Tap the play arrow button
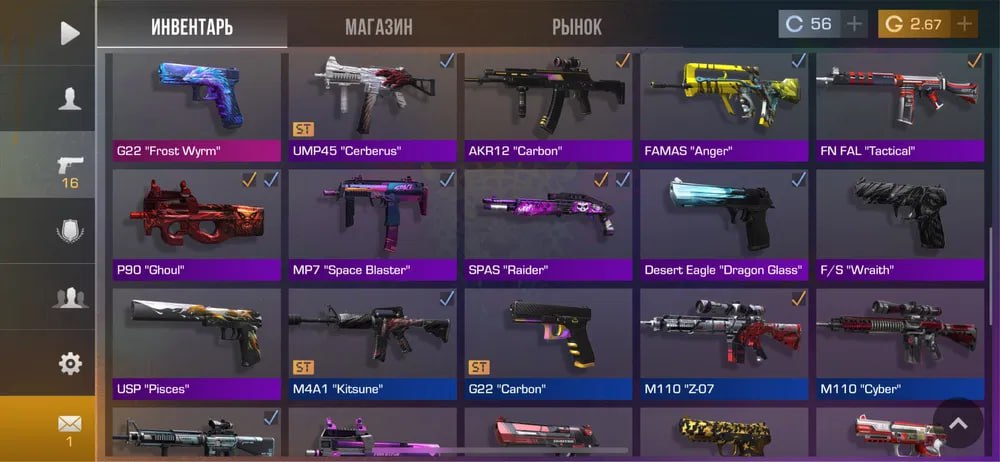 (69, 33)
